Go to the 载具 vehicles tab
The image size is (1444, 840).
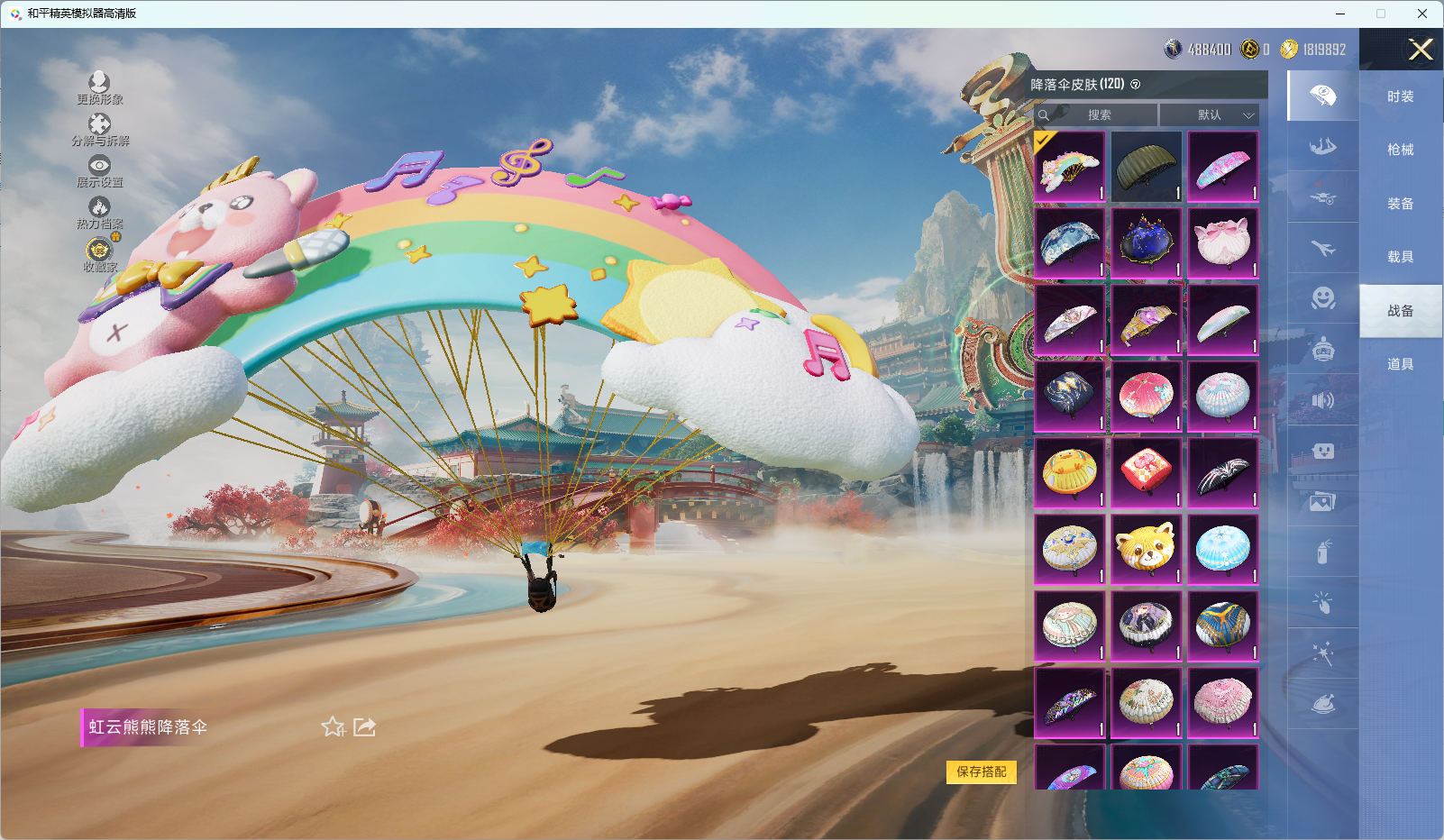click(1400, 257)
